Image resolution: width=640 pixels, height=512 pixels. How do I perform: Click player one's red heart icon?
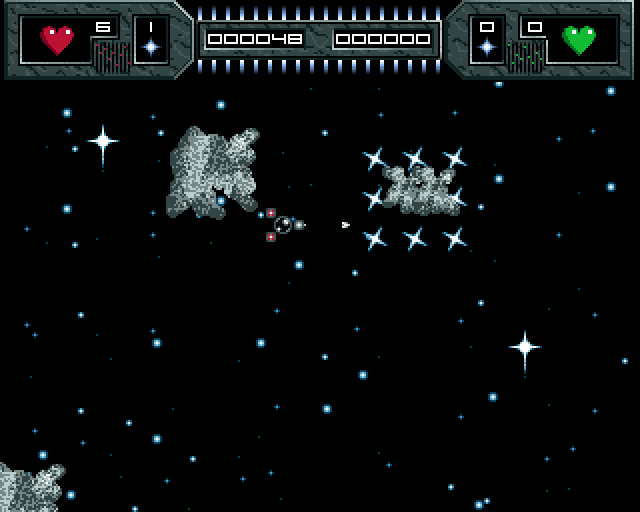coord(57,40)
